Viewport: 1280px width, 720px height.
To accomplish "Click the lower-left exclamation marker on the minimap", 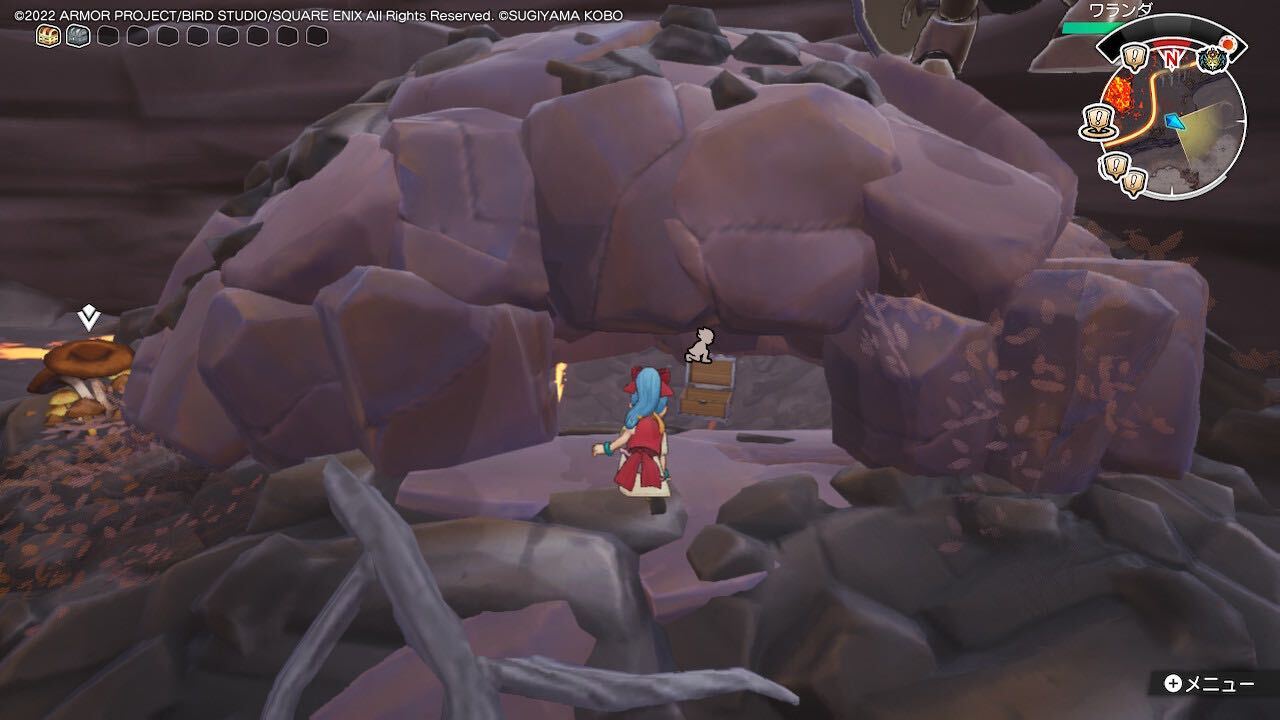I will pos(1113,165).
